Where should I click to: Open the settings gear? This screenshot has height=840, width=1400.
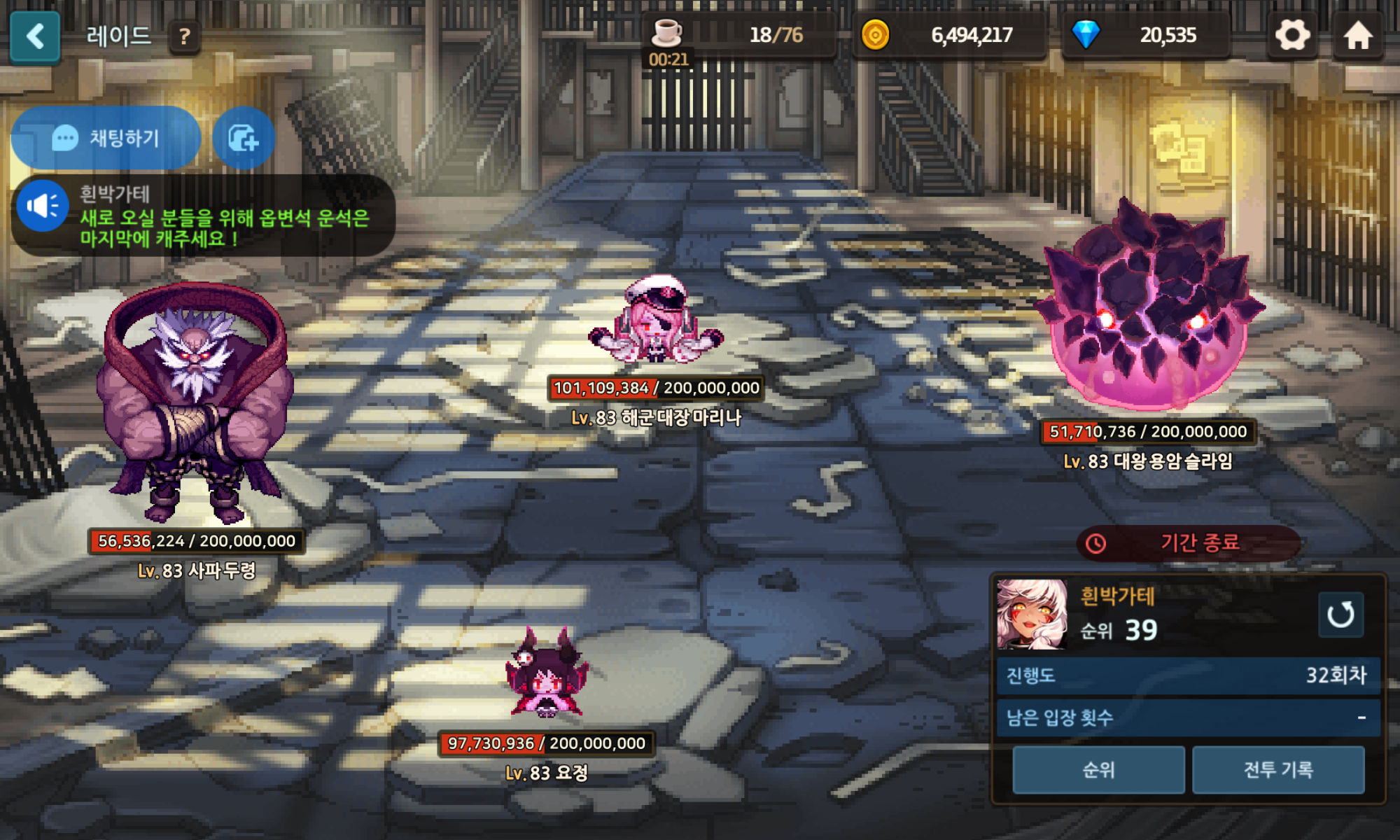[x=1292, y=35]
